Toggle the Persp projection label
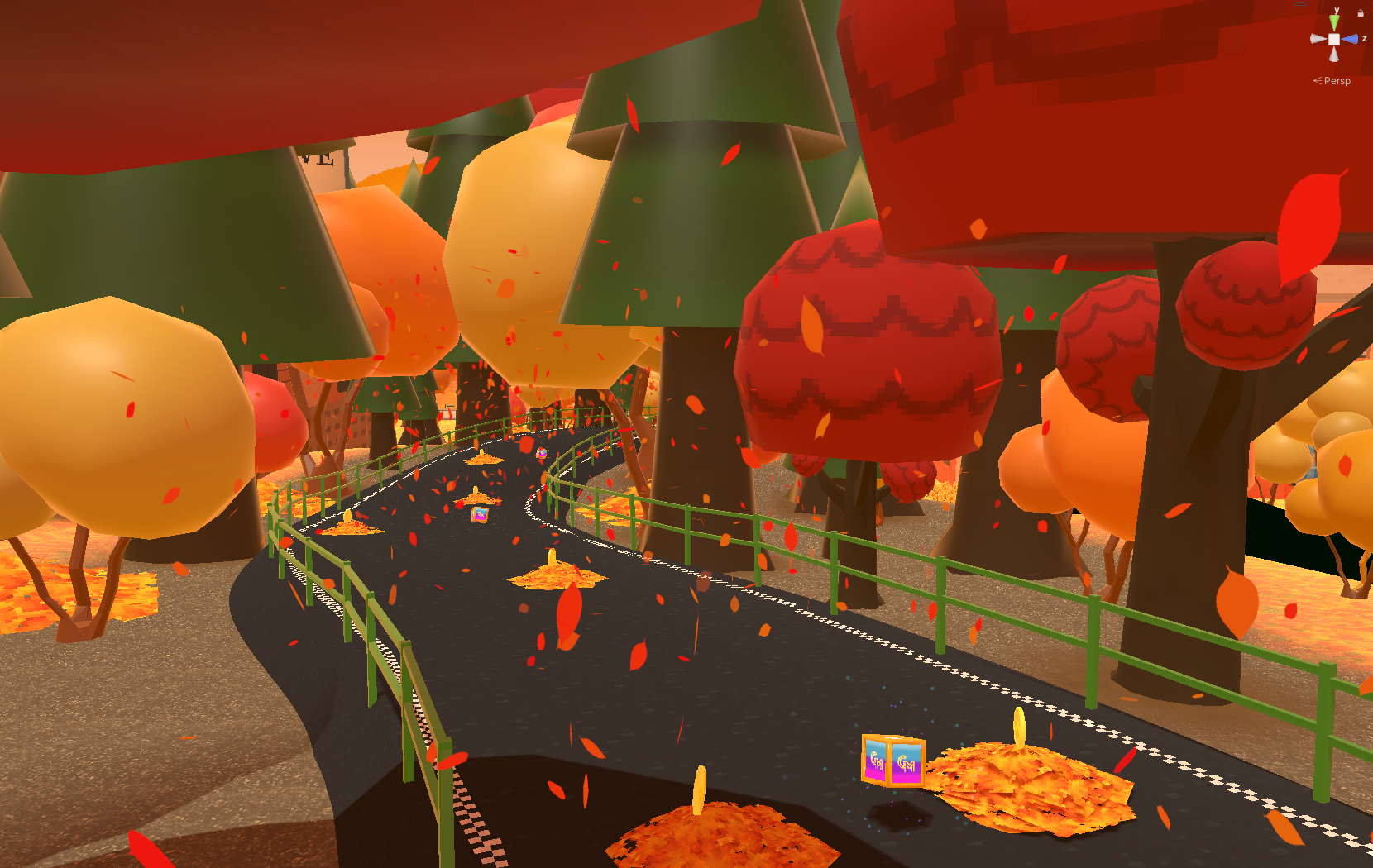Image resolution: width=1373 pixels, height=868 pixels. tap(1336, 81)
